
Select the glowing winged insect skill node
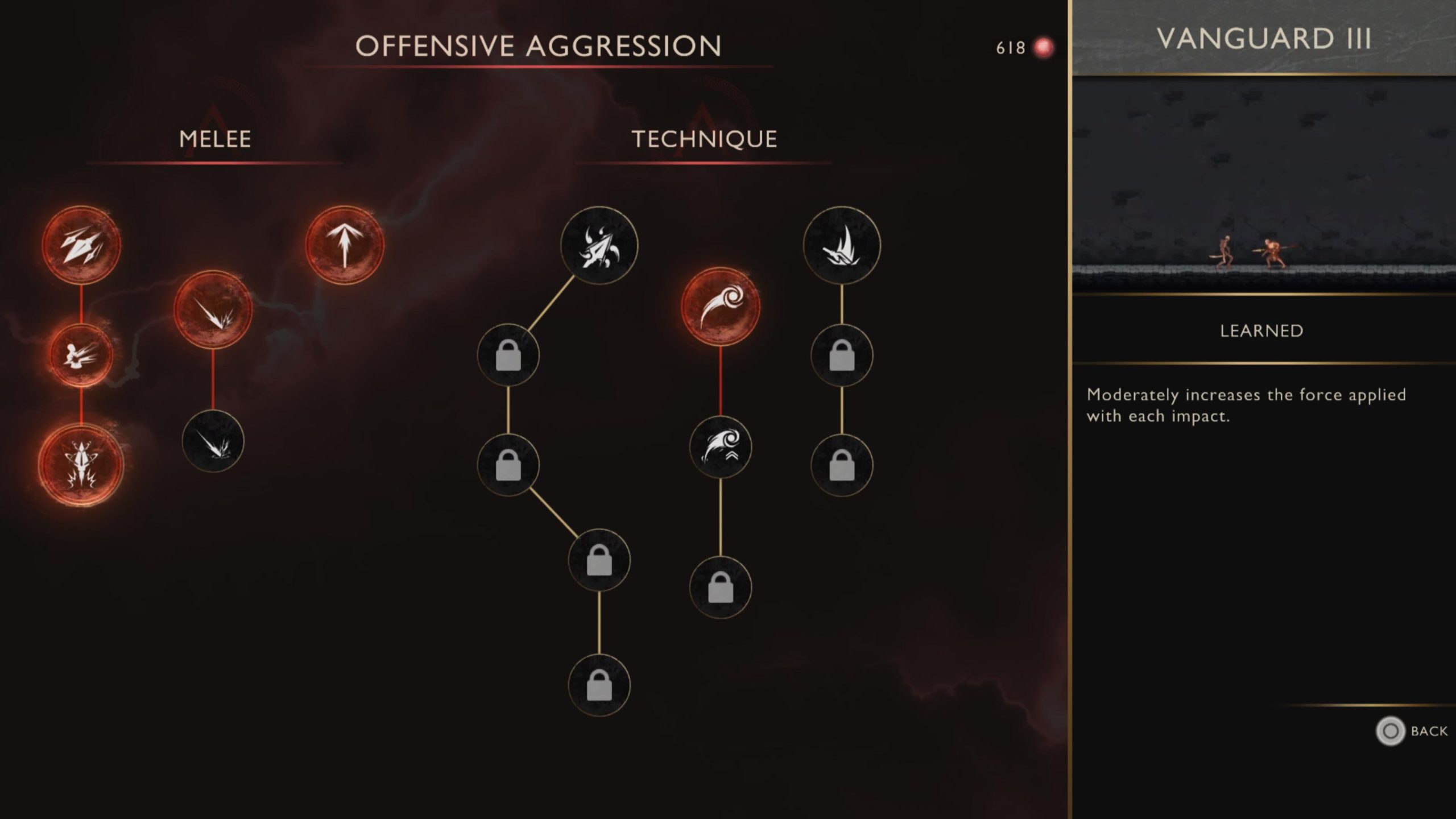click(81, 465)
